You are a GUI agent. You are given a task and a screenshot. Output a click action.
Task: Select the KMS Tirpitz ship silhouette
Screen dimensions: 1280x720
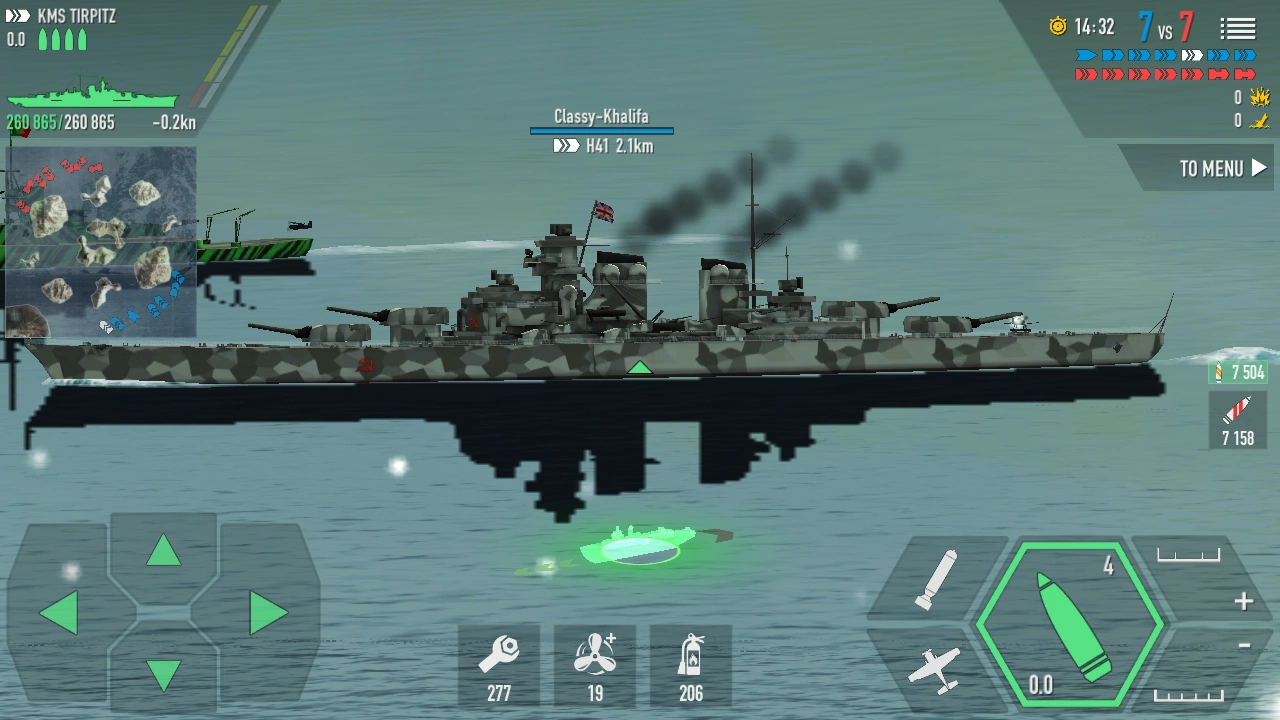(x=95, y=98)
